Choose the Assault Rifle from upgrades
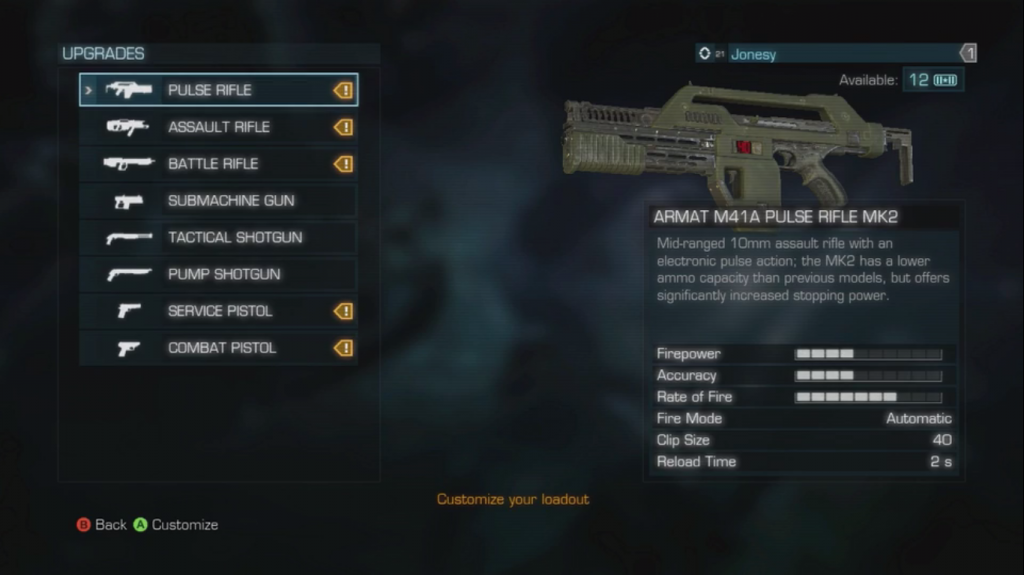The image size is (1024, 575). 218,127
